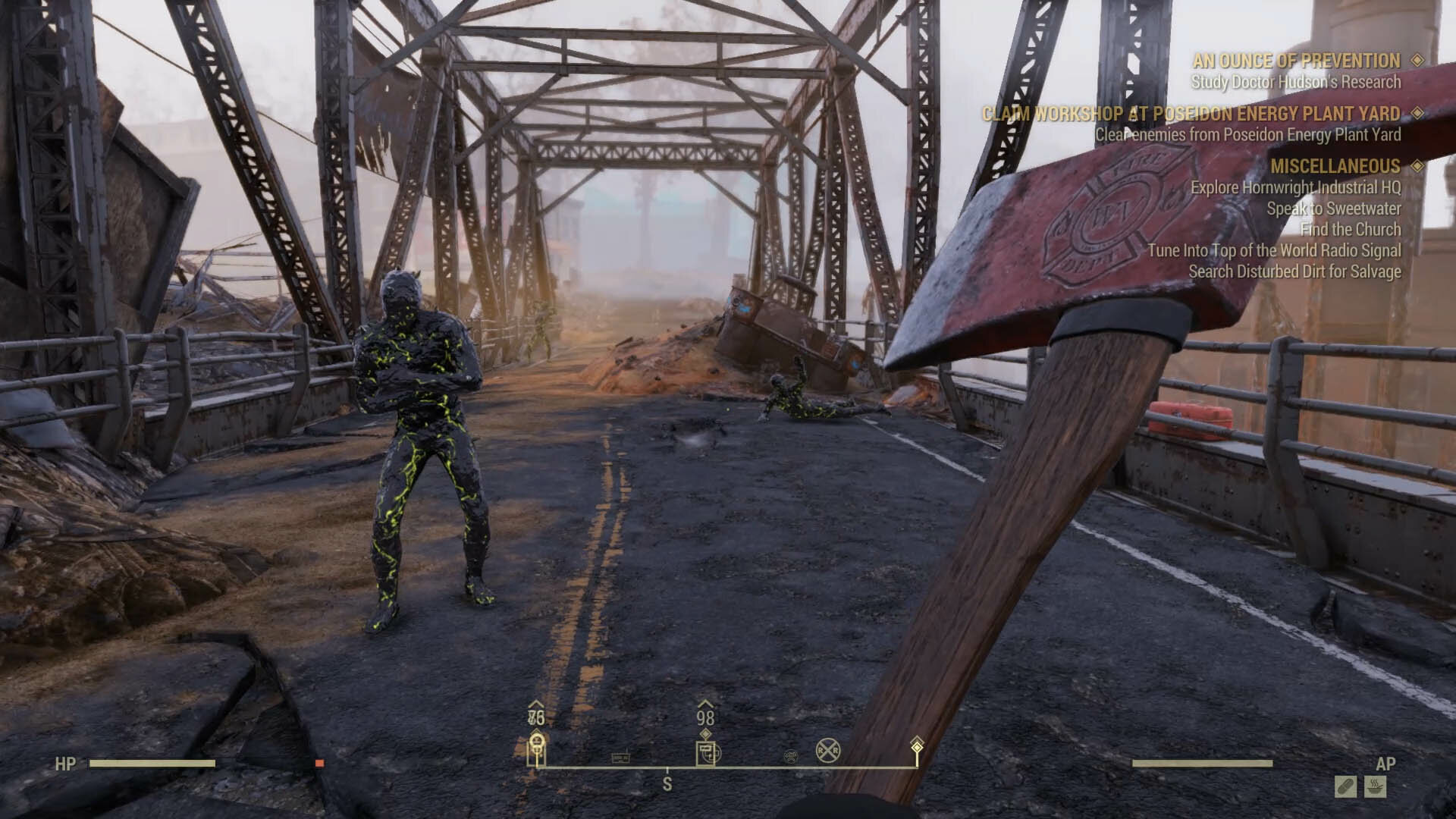Screen dimensions: 1456x819
Task: Click the railroad crossing compass marker
Action: [x=828, y=752]
